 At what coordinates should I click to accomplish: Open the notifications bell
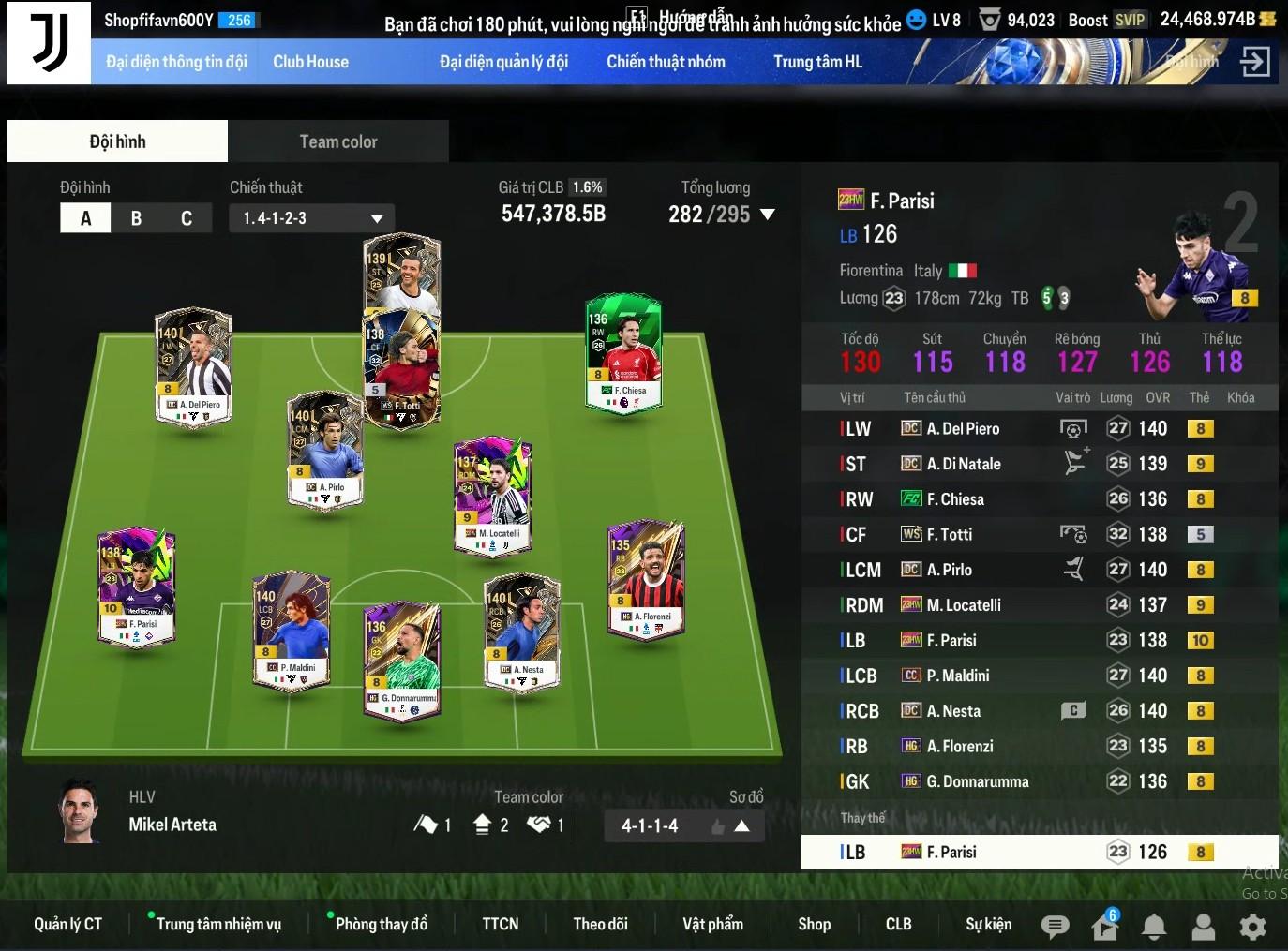pos(1154,927)
